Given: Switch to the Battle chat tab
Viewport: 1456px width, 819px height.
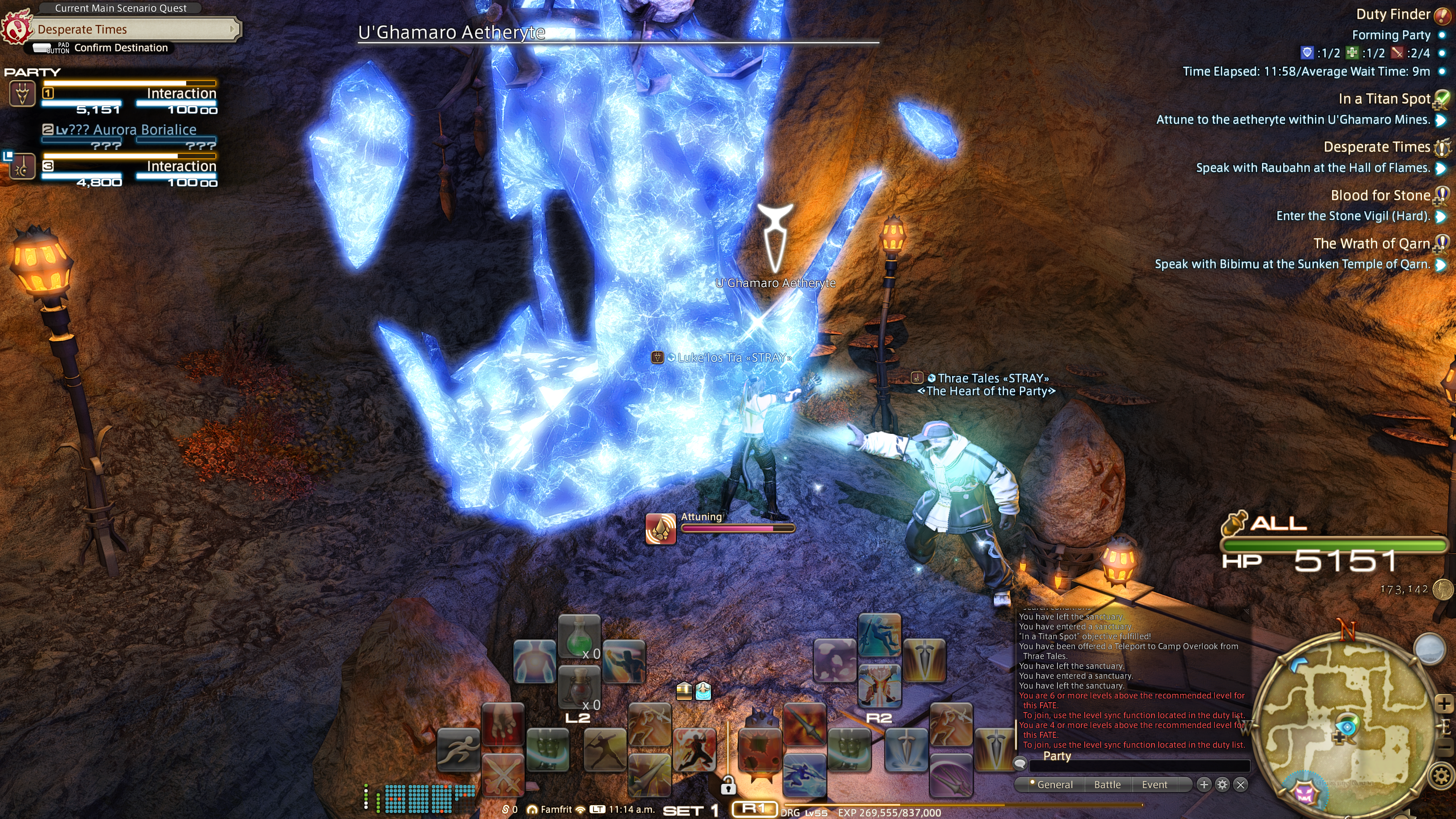Looking at the screenshot, I should pos(1107,784).
